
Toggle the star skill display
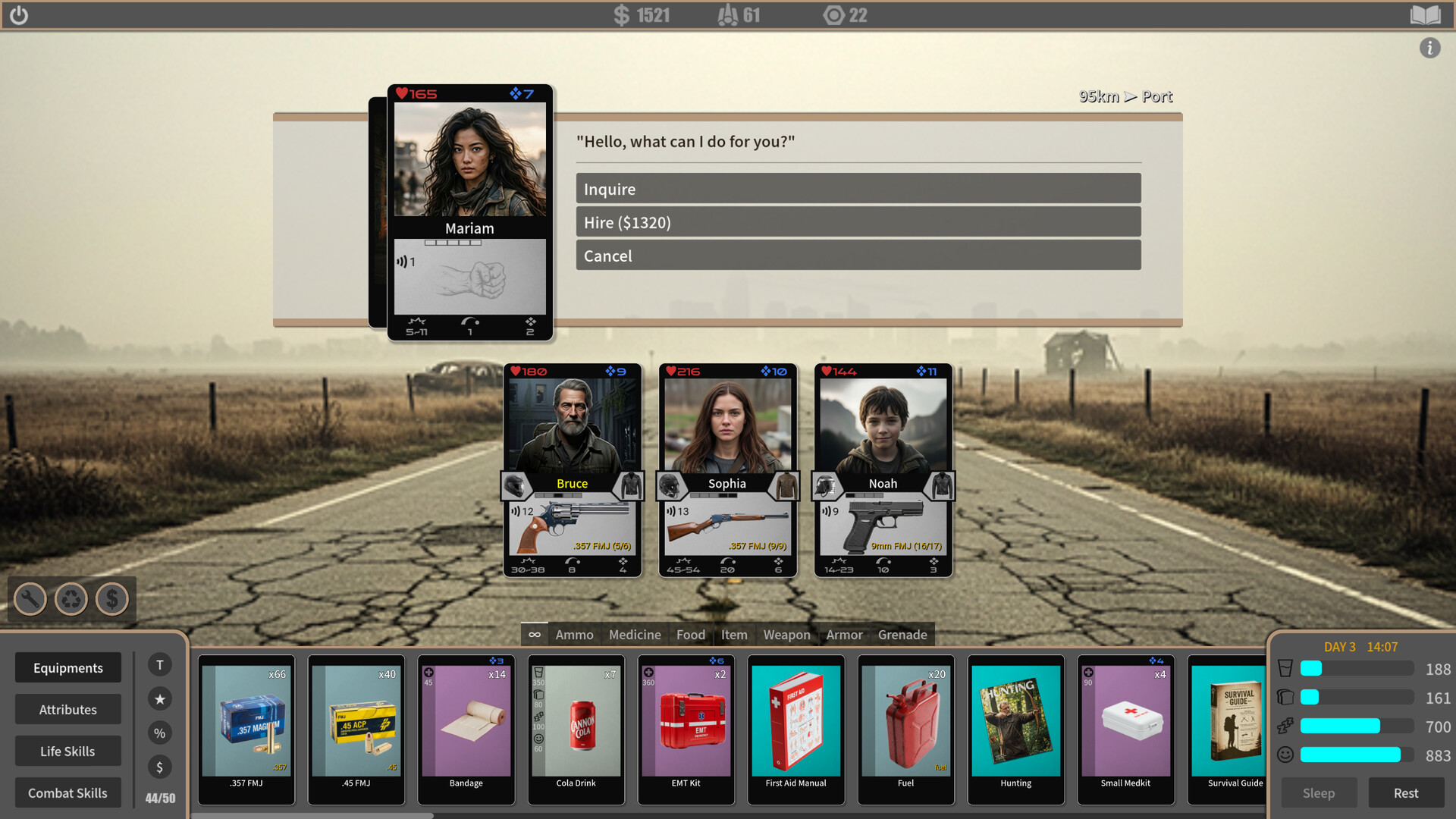coord(159,698)
